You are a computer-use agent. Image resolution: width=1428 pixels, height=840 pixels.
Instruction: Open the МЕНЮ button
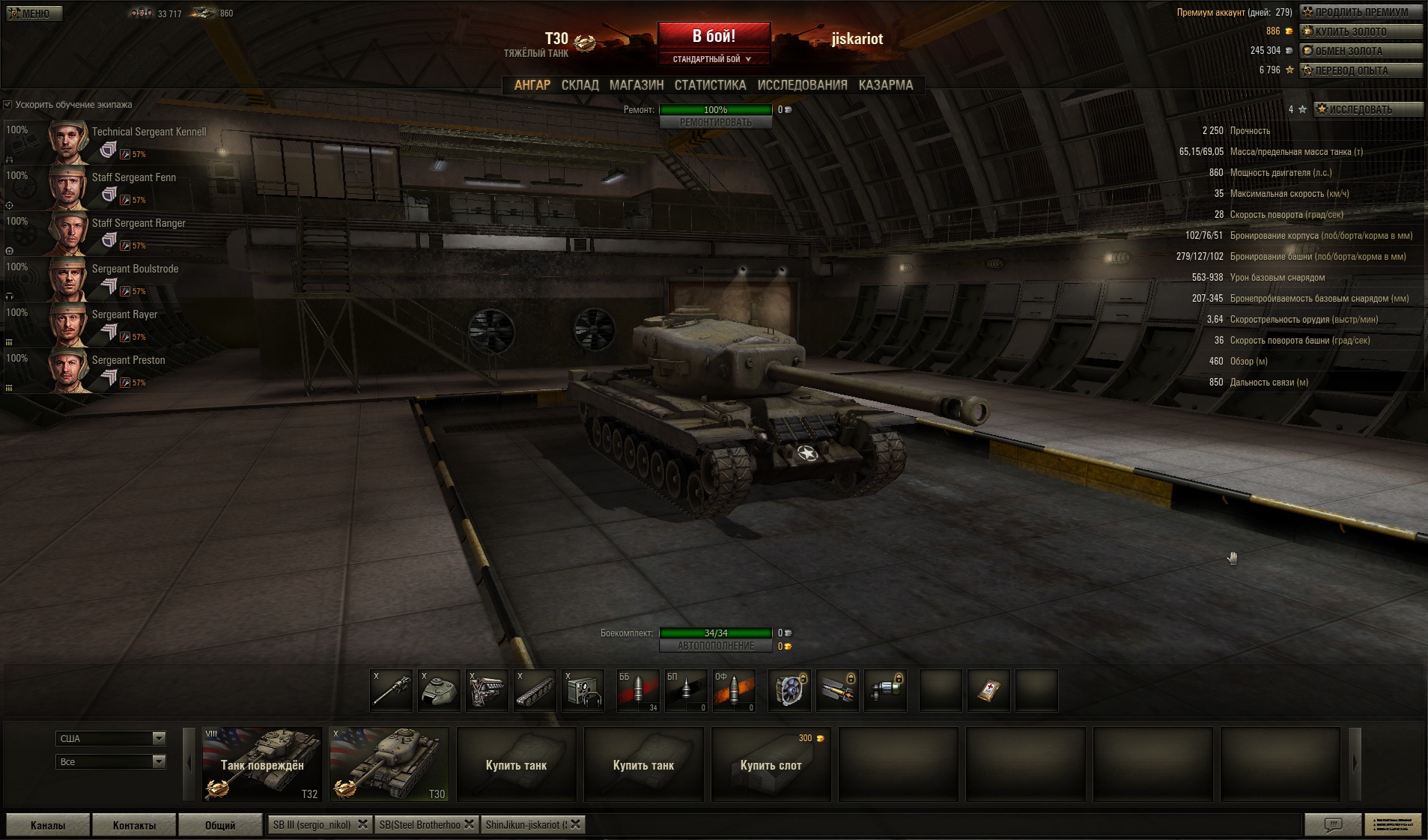point(34,13)
